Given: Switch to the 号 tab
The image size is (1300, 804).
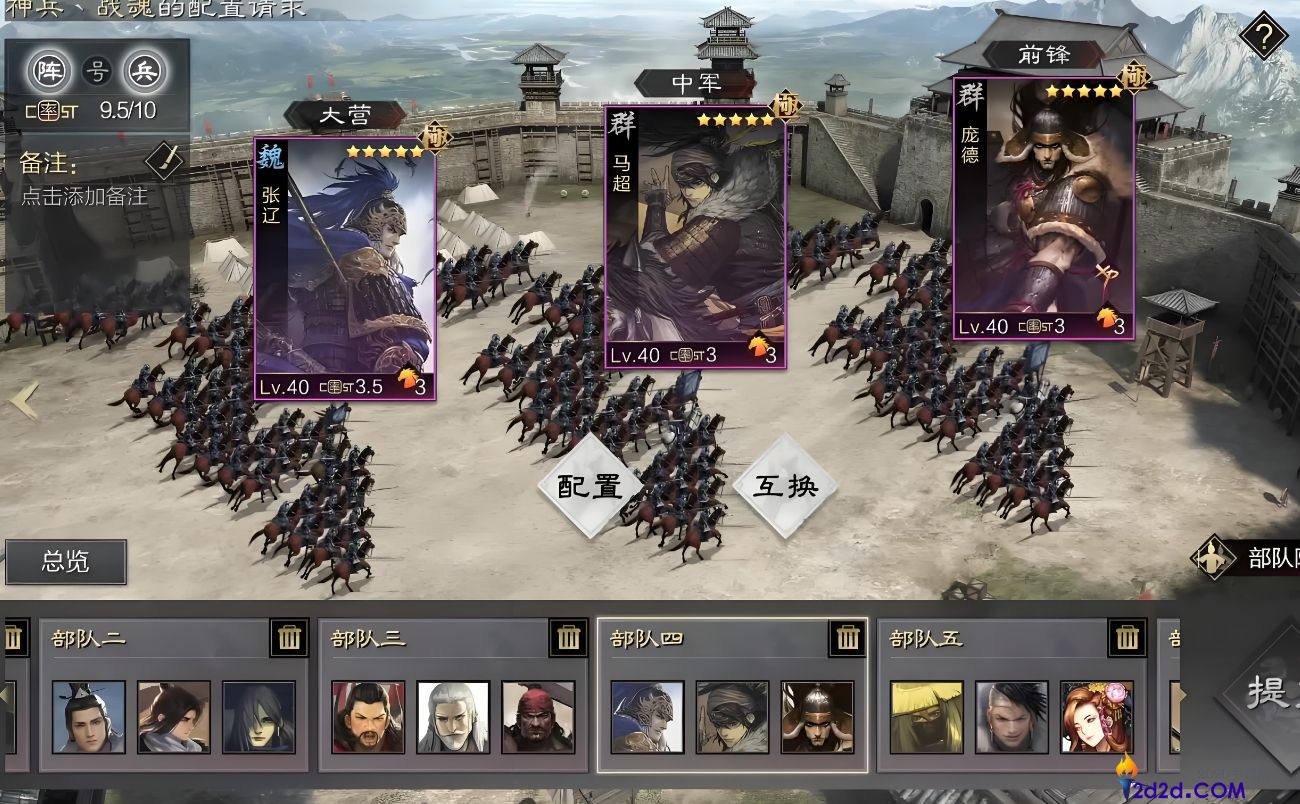Looking at the screenshot, I should 96,71.
